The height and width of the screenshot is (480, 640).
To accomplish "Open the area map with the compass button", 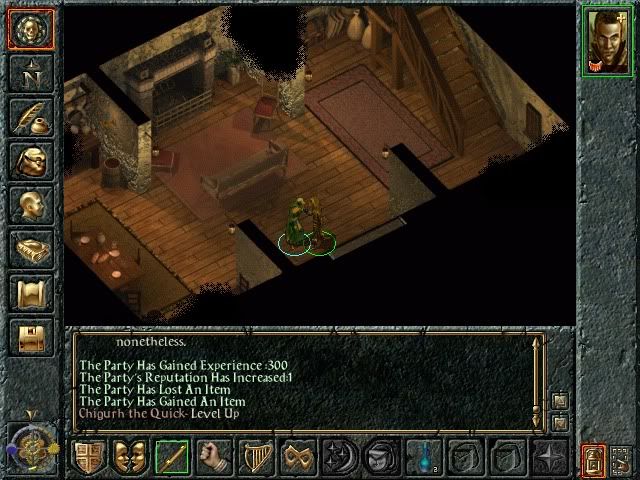I will point(29,73).
